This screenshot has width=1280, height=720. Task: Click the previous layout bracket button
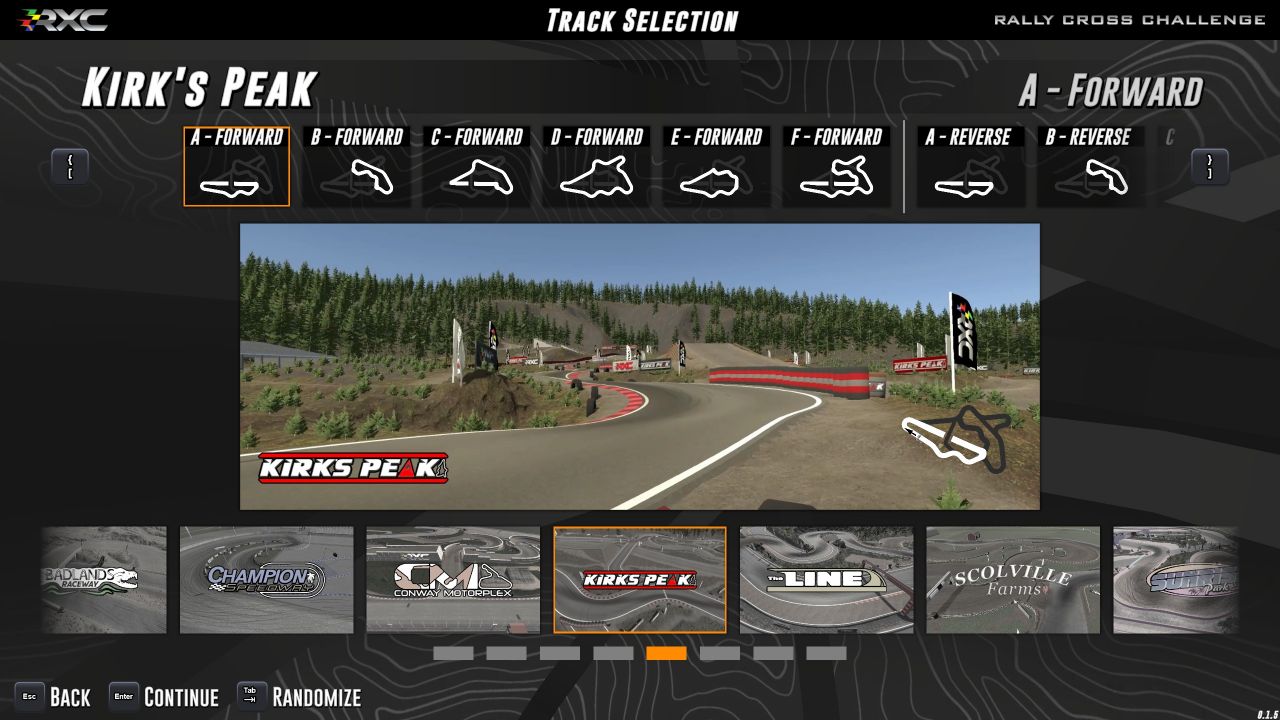[70, 167]
